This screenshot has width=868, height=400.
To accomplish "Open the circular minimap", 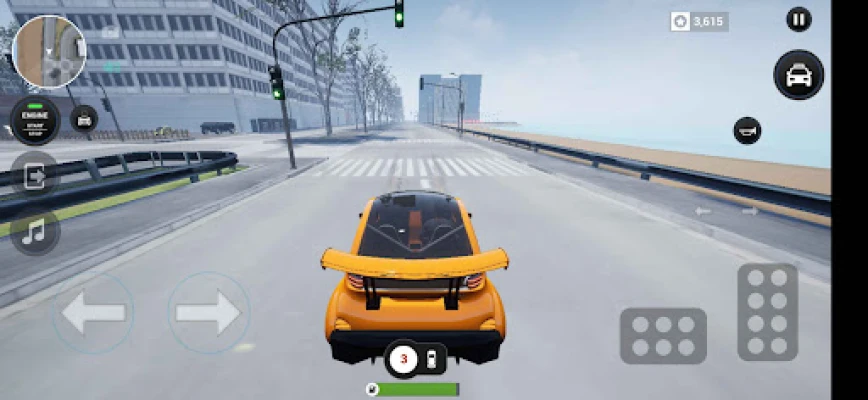I will (49, 51).
